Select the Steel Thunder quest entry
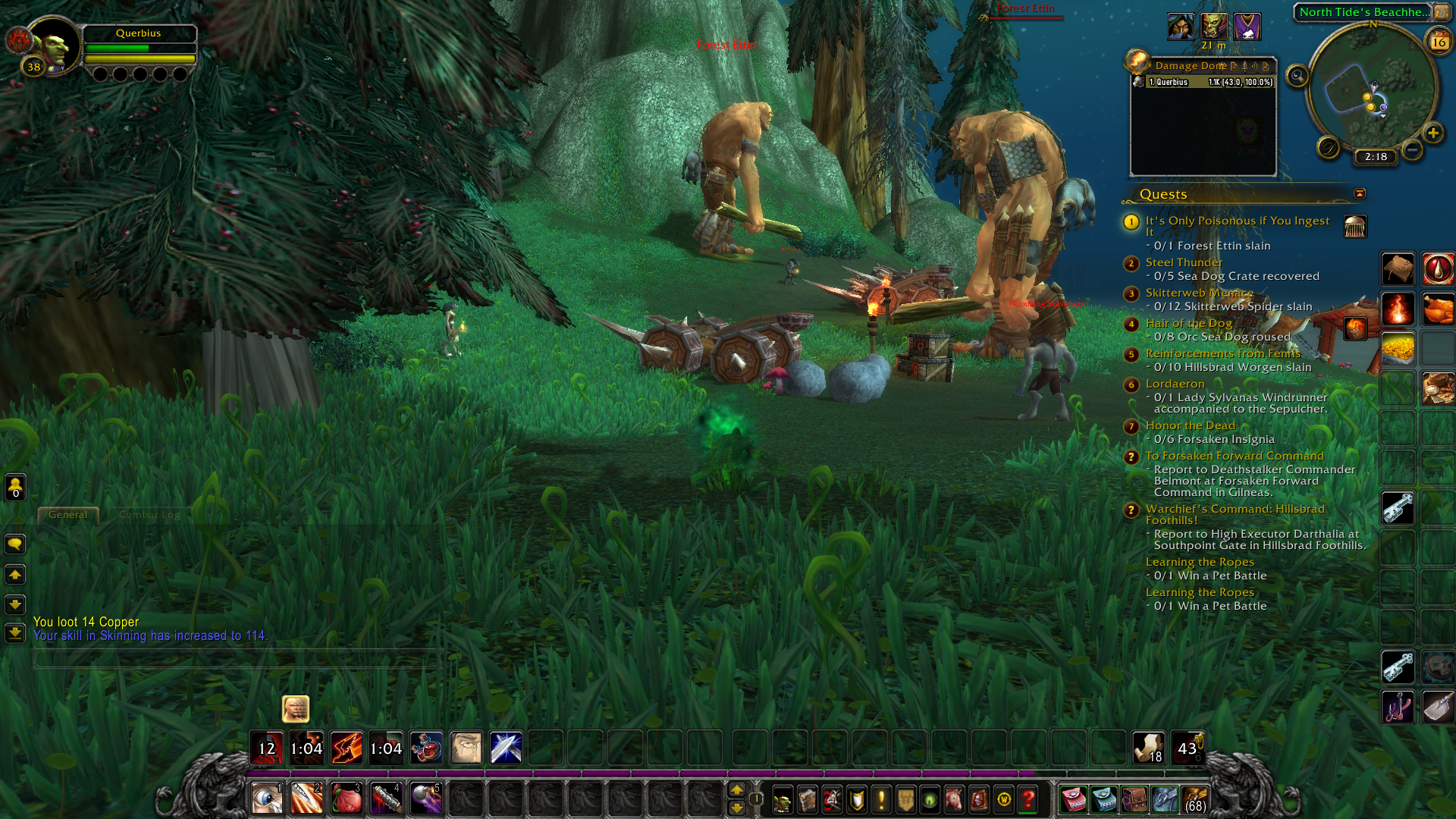Screen dimensions: 1456x819 [1184, 262]
